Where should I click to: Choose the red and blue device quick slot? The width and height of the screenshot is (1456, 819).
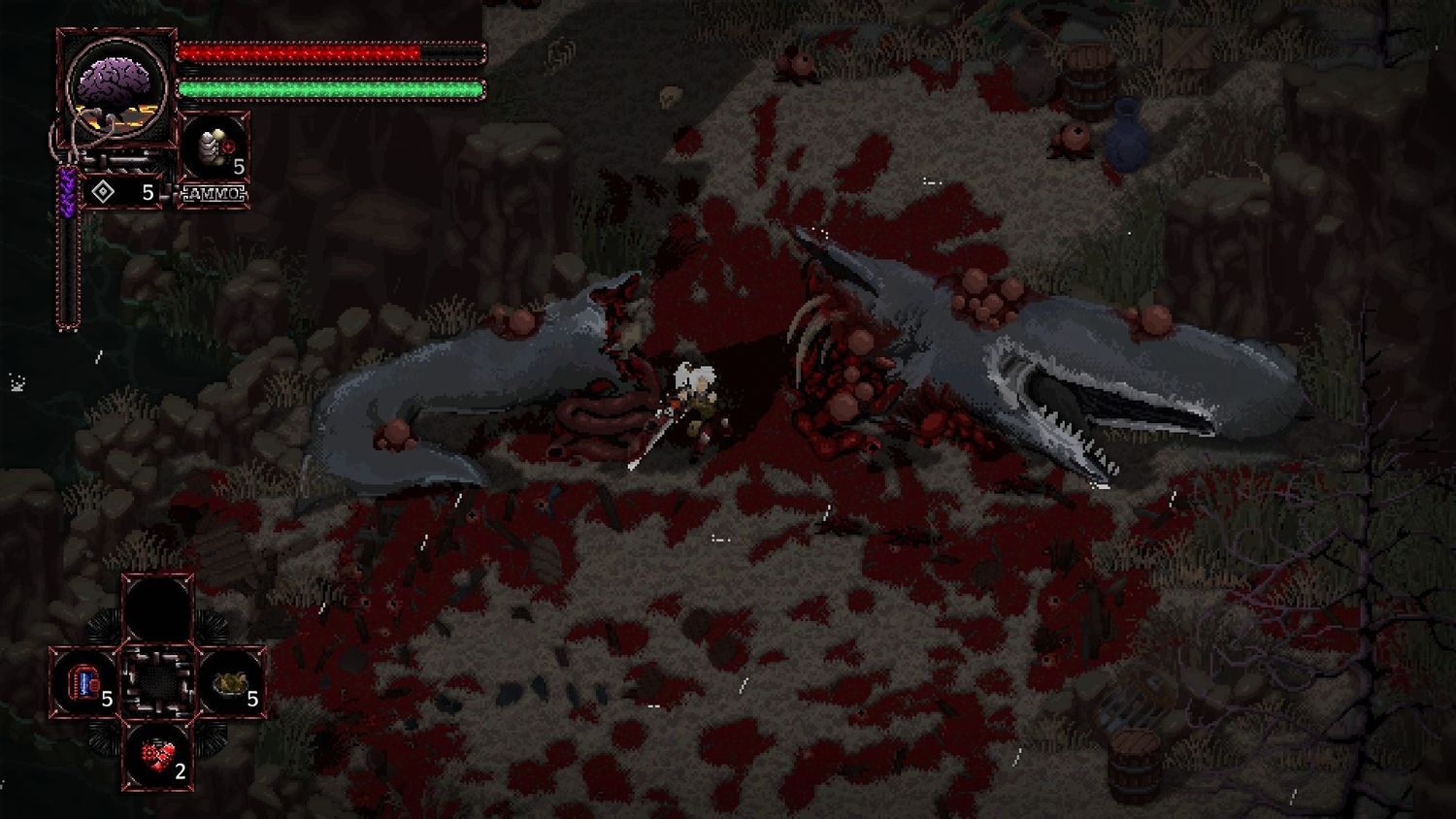(85, 682)
